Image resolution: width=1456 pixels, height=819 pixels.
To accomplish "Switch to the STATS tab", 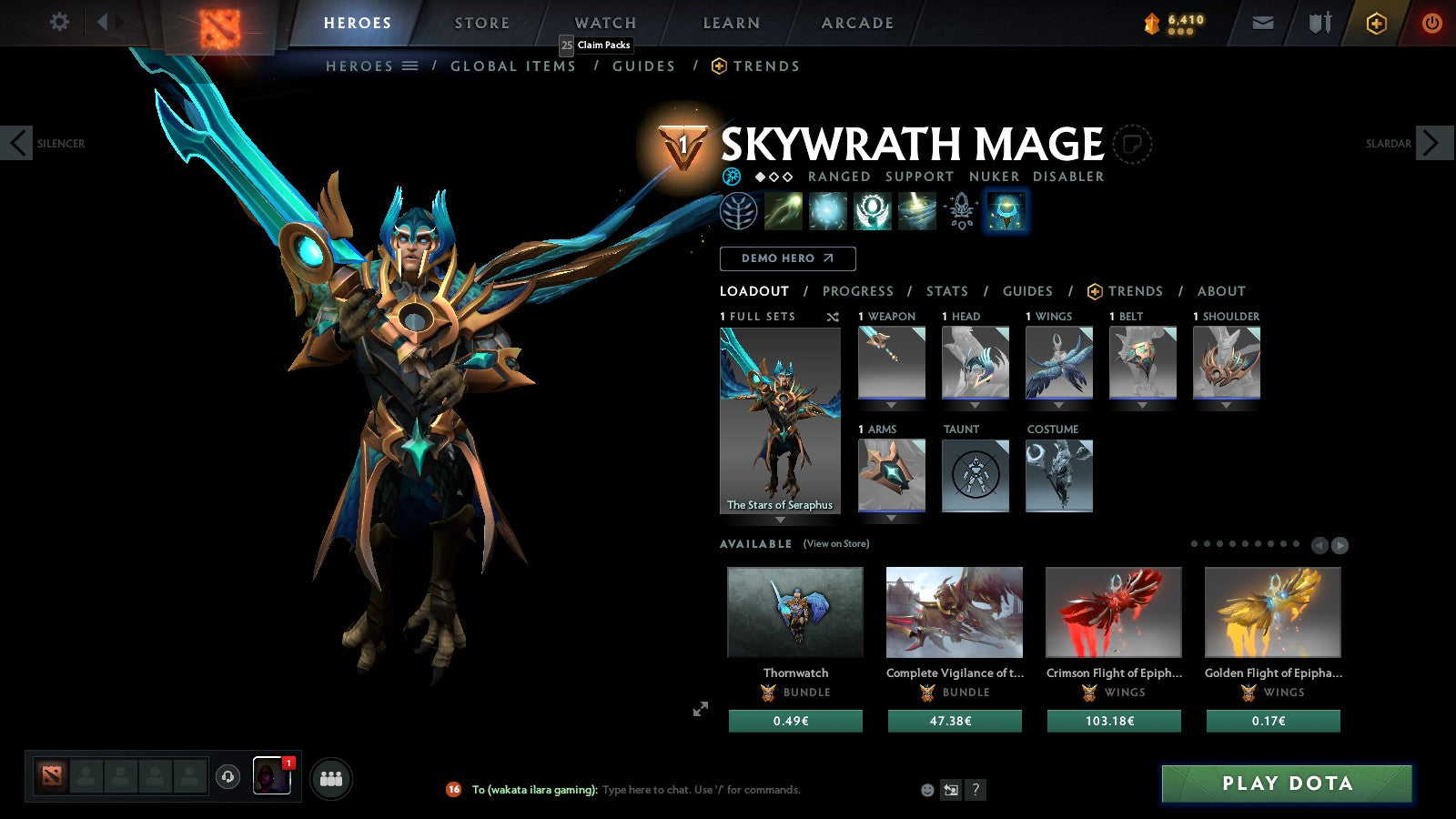I will [947, 291].
